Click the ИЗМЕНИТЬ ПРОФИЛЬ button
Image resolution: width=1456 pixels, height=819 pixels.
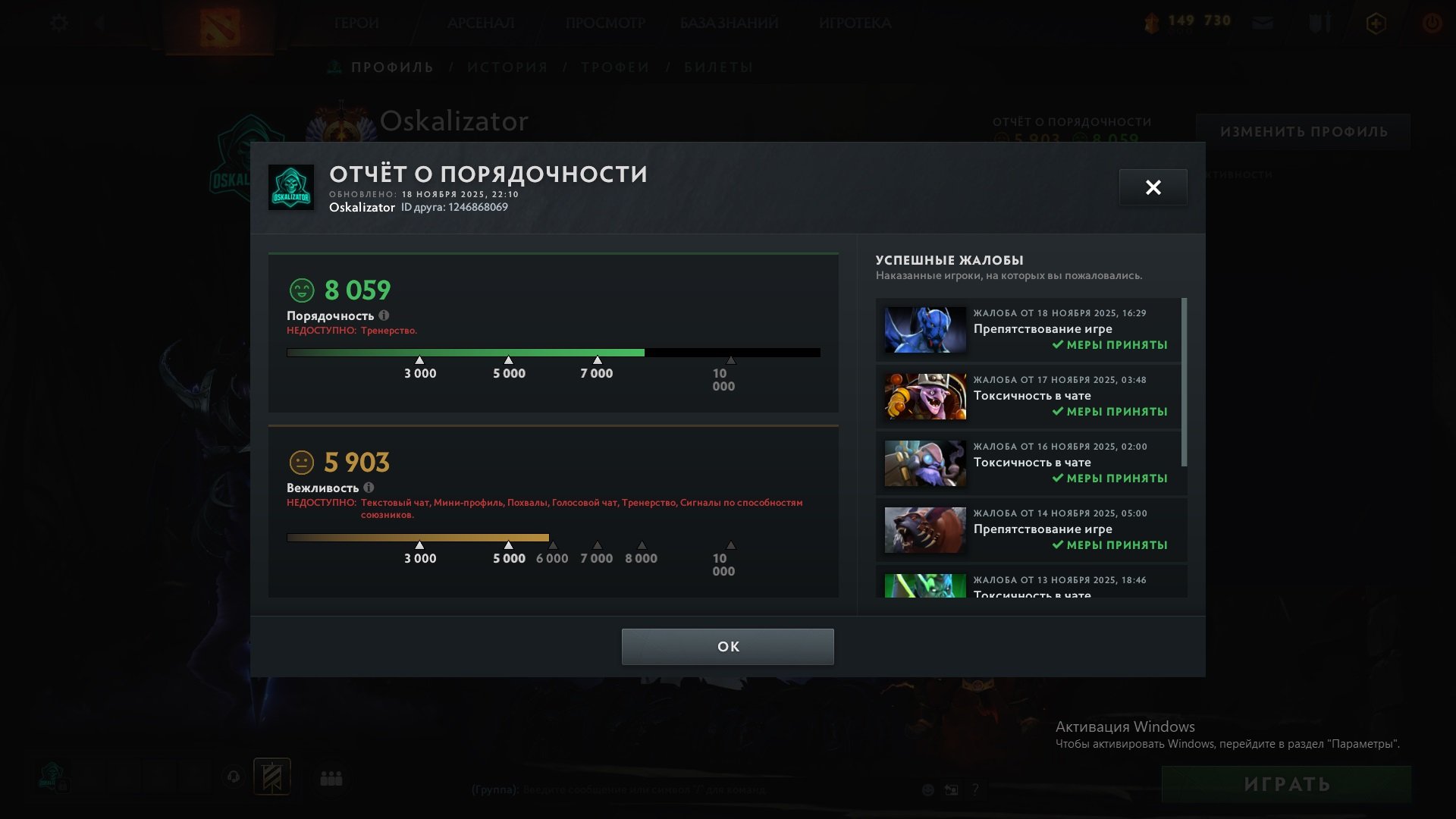point(1304,130)
